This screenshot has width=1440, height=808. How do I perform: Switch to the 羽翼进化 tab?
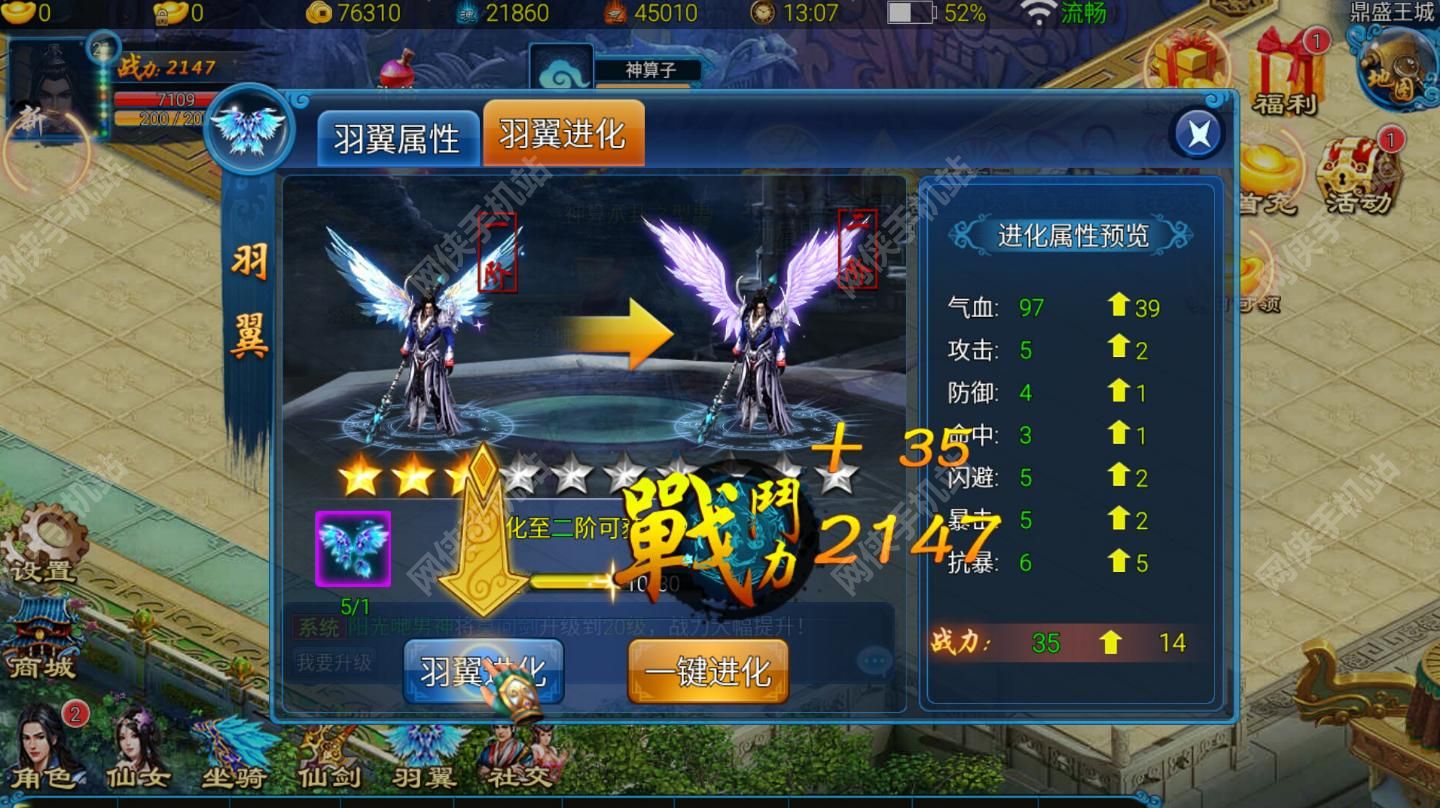click(x=565, y=133)
